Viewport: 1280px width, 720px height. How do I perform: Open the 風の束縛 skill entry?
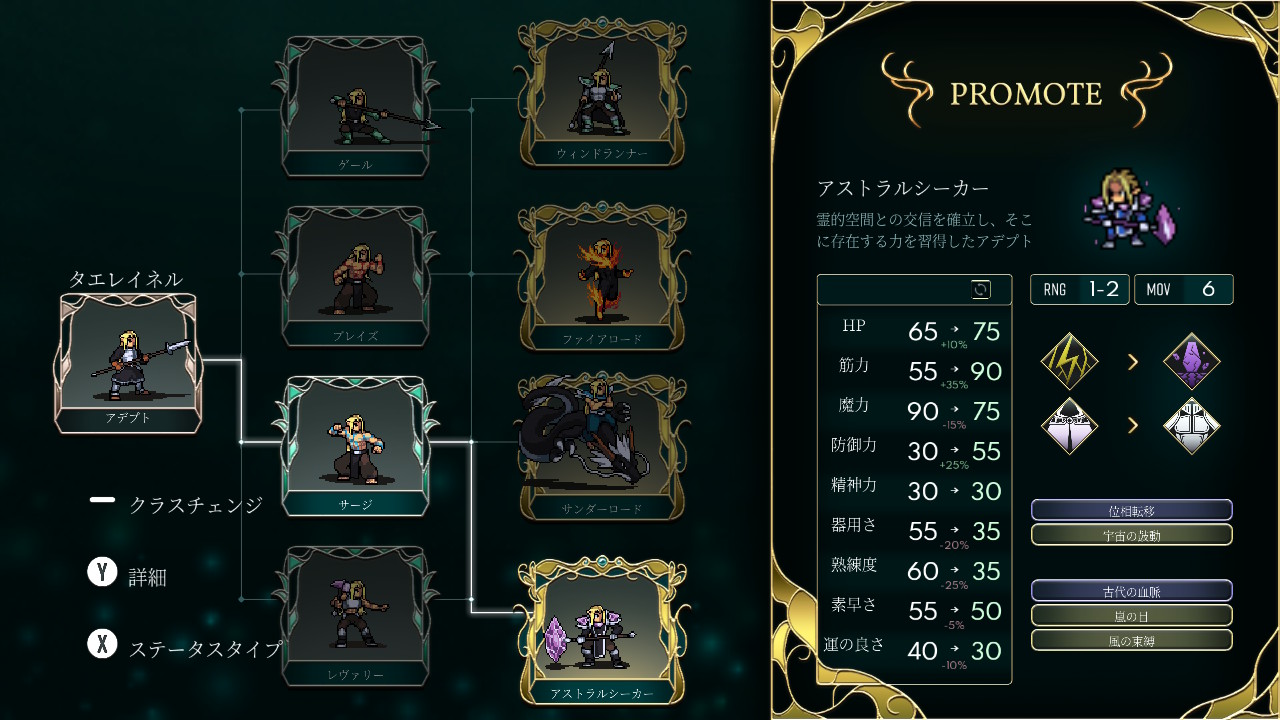pos(1131,640)
